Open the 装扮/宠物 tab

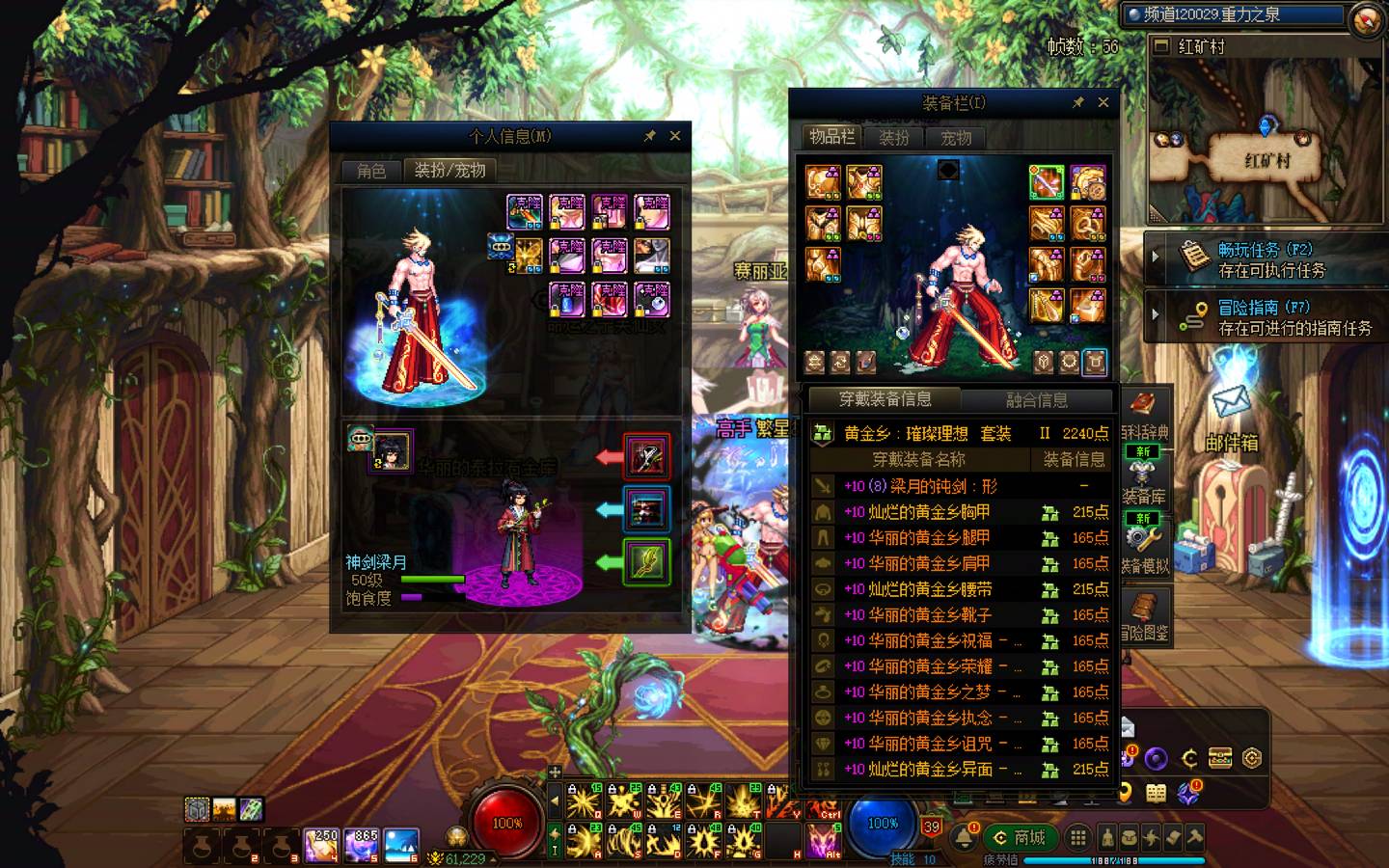click(449, 171)
